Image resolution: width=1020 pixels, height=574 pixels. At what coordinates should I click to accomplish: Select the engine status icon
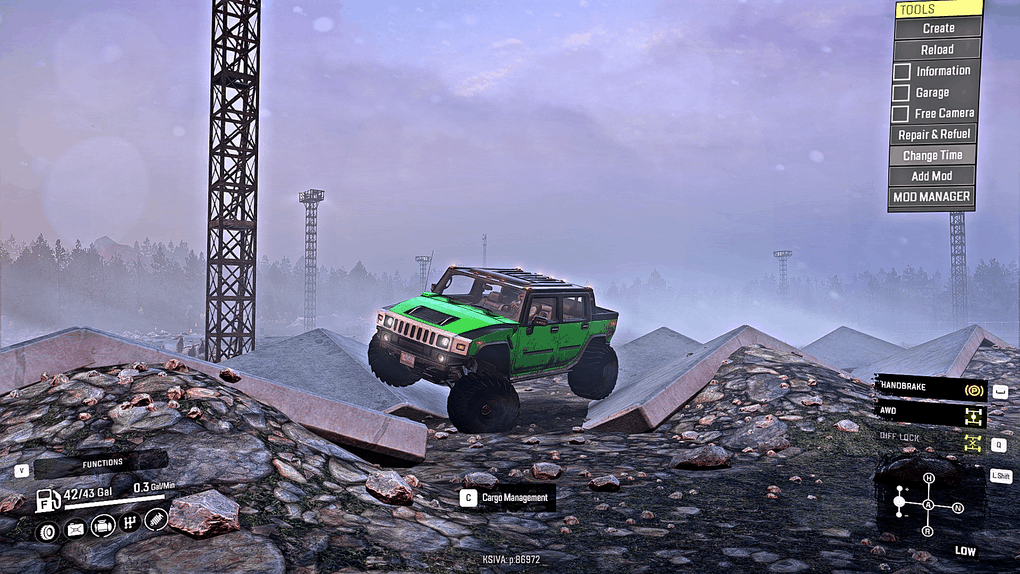tap(102, 526)
